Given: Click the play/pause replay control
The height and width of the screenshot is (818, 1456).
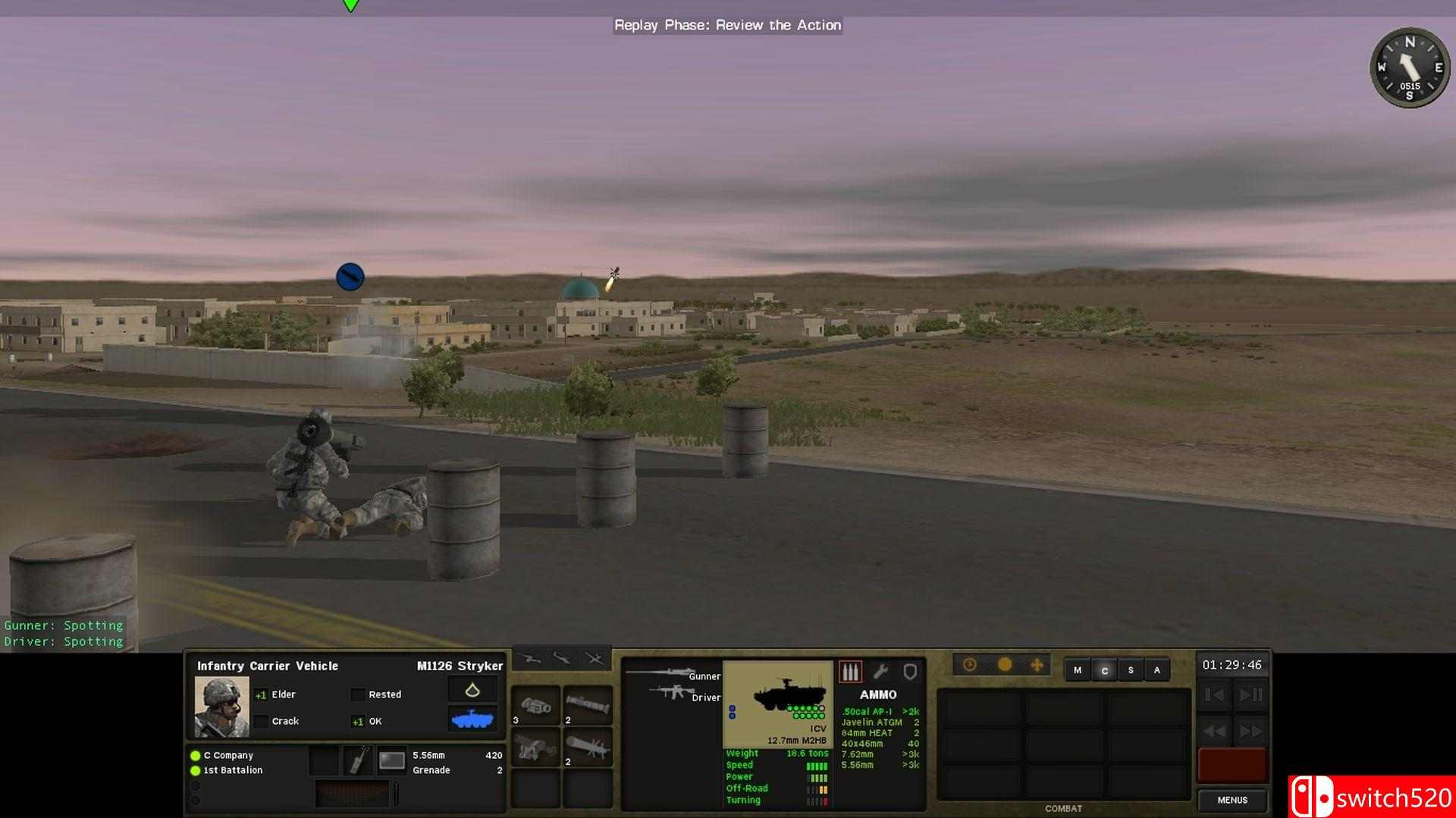Looking at the screenshot, I should pos(1250,694).
